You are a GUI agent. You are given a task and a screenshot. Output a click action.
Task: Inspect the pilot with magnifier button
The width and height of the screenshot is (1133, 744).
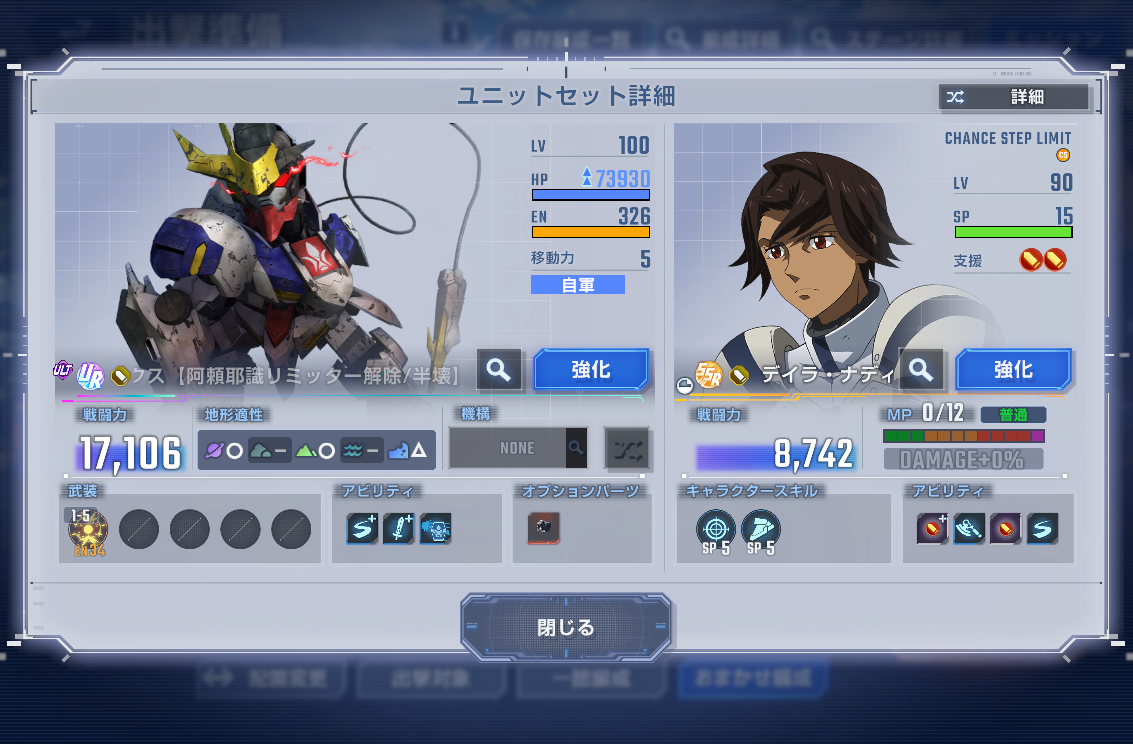pyautogui.click(x=921, y=370)
